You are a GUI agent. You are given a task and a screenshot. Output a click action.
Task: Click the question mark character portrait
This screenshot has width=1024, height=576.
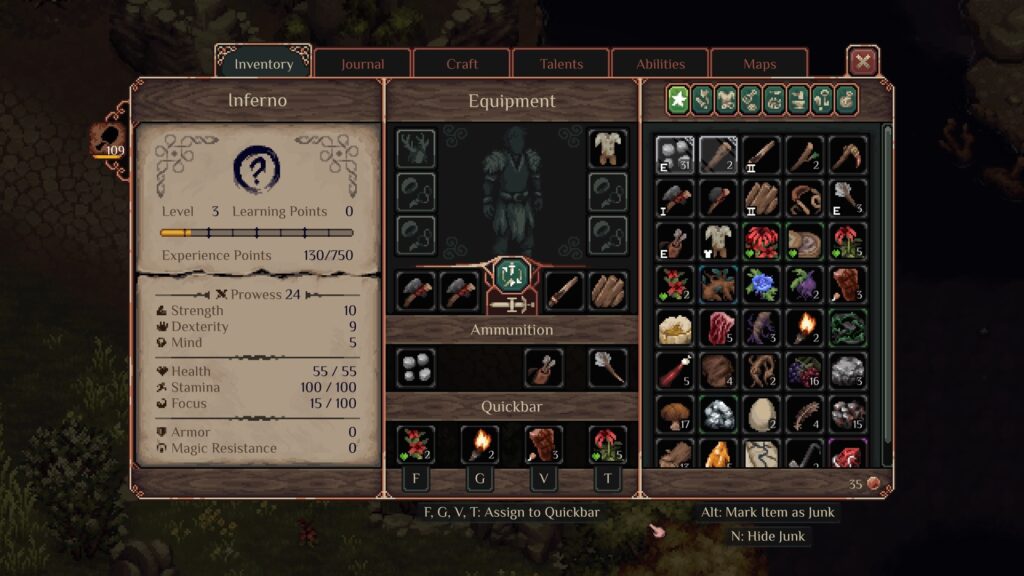(257, 171)
